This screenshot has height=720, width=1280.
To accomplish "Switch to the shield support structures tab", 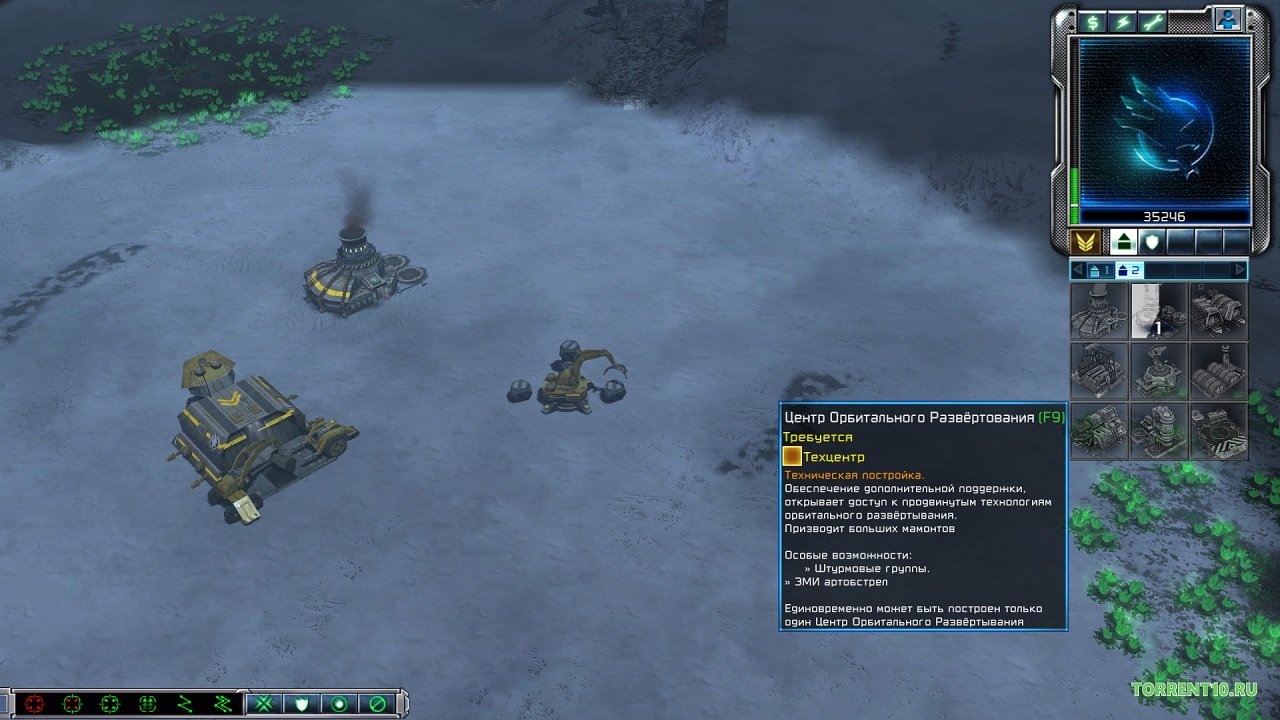I will pos(1152,241).
